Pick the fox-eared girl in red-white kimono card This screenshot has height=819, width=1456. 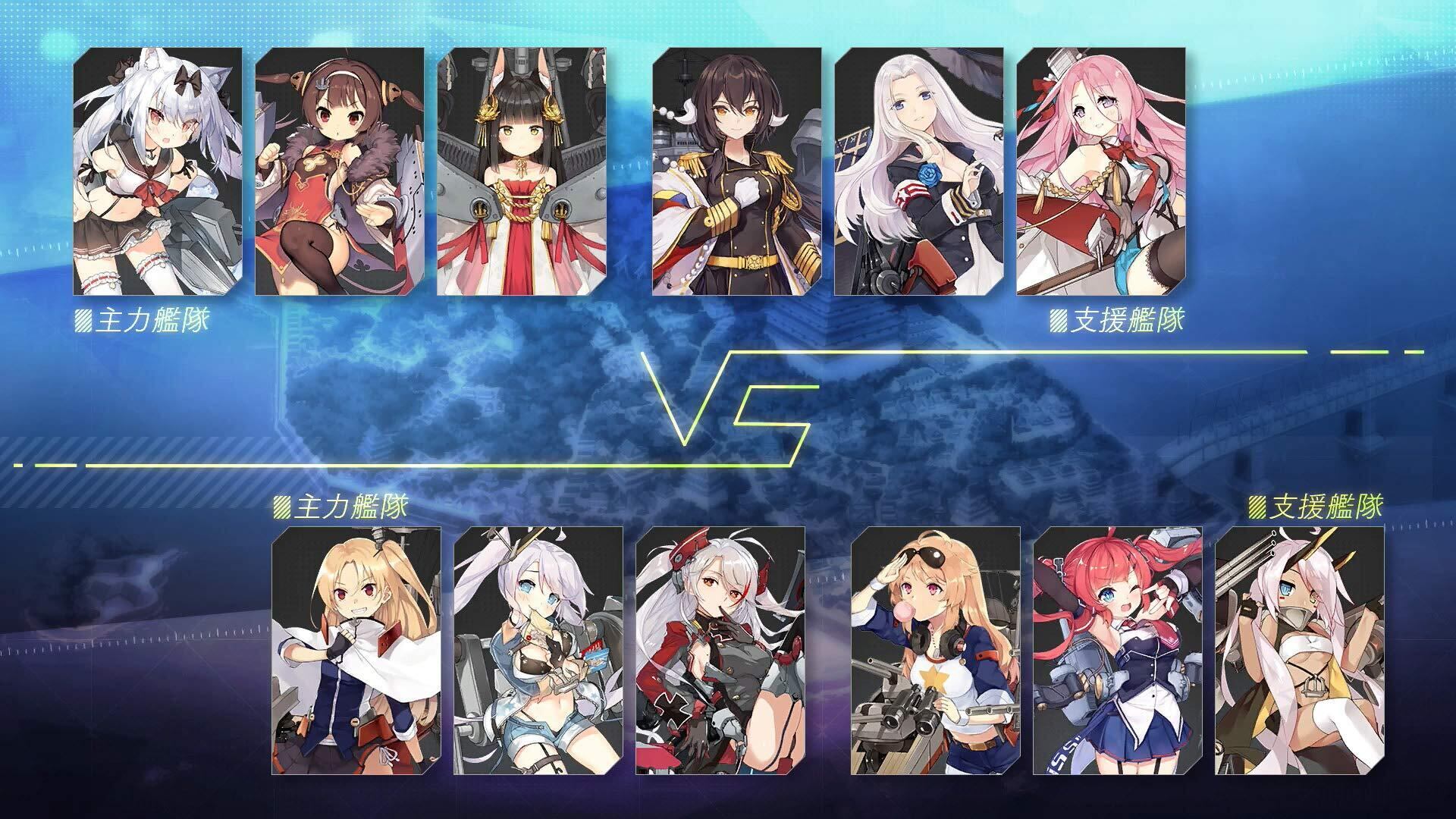(522, 171)
